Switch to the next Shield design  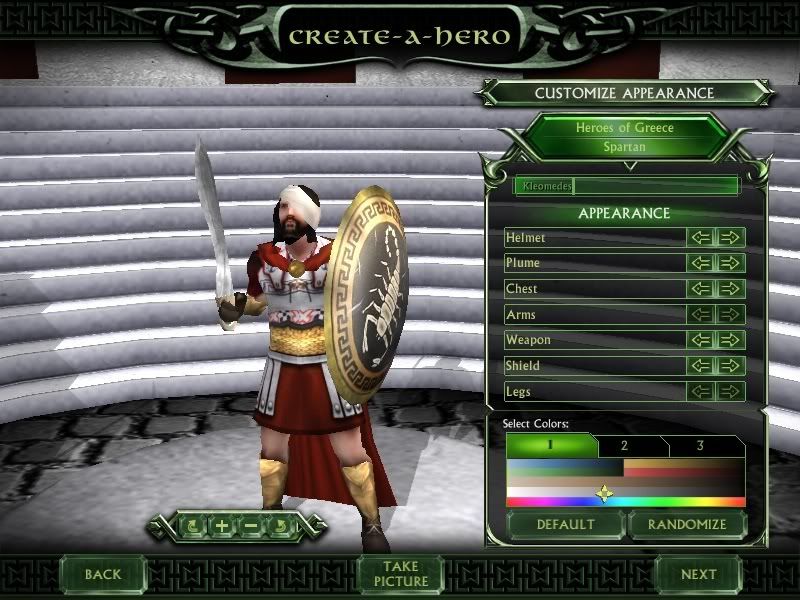(x=731, y=366)
